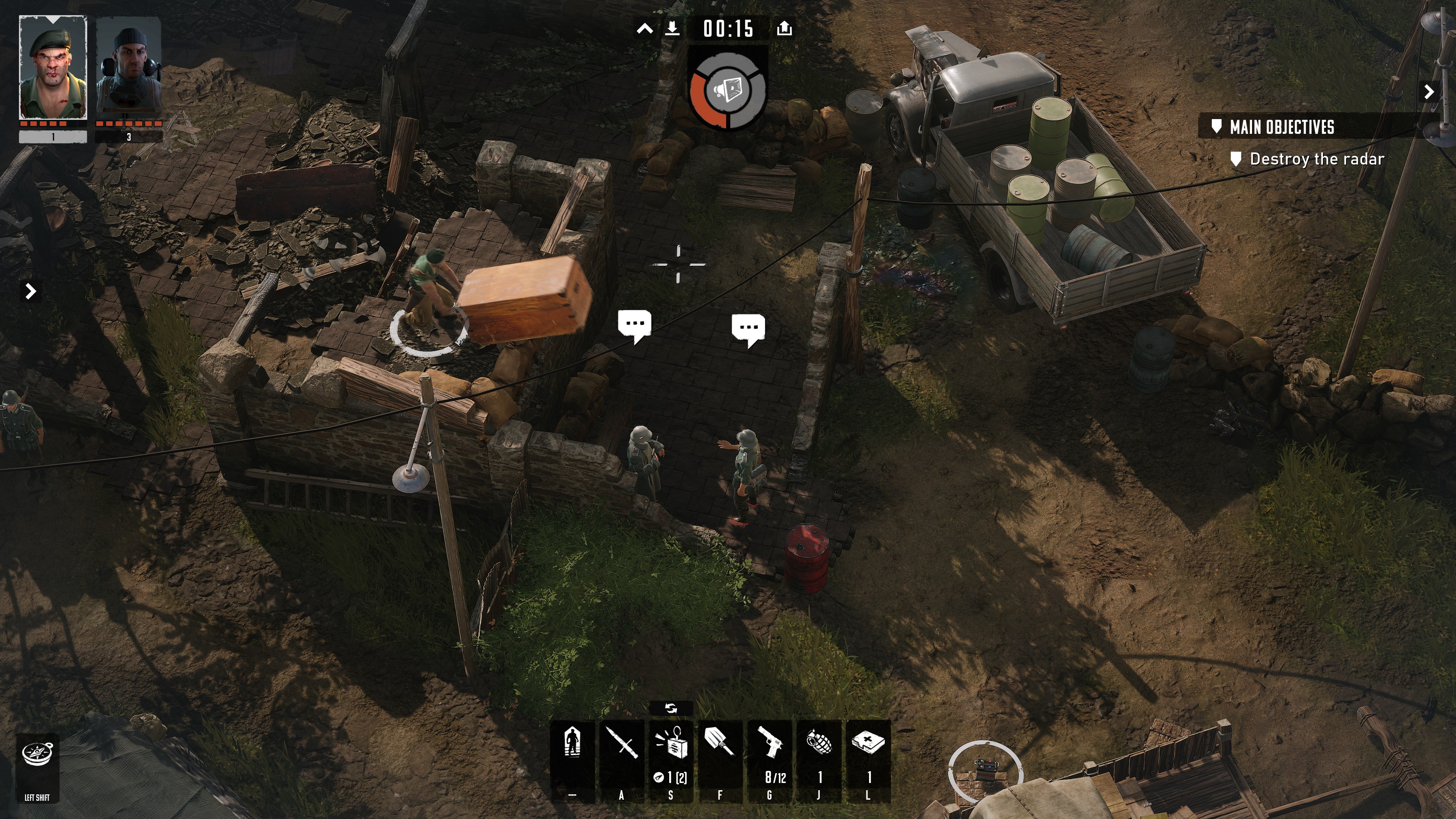Select the Green Beret character portrait
This screenshot has height=819, width=1456.
point(53,68)
